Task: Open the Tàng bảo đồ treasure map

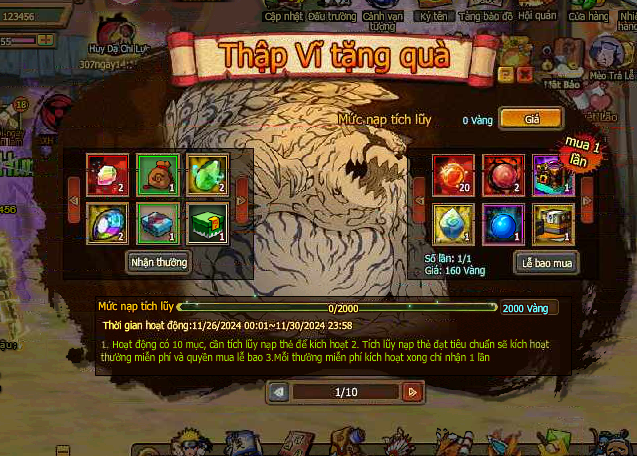Action: click(x=485, y=15)
